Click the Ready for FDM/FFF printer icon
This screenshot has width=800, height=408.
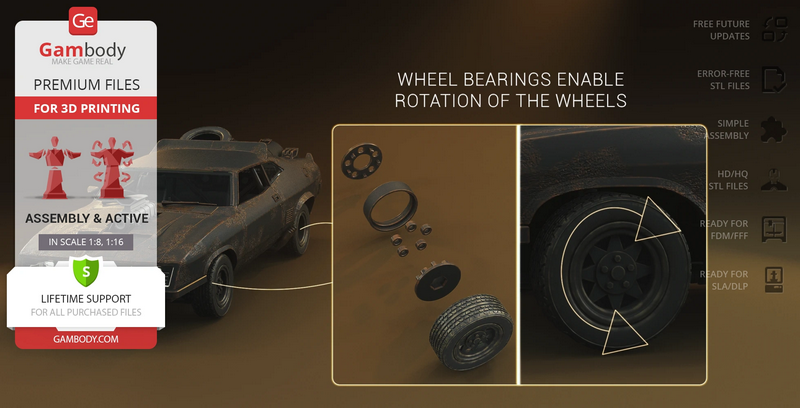tap(775, 228)
